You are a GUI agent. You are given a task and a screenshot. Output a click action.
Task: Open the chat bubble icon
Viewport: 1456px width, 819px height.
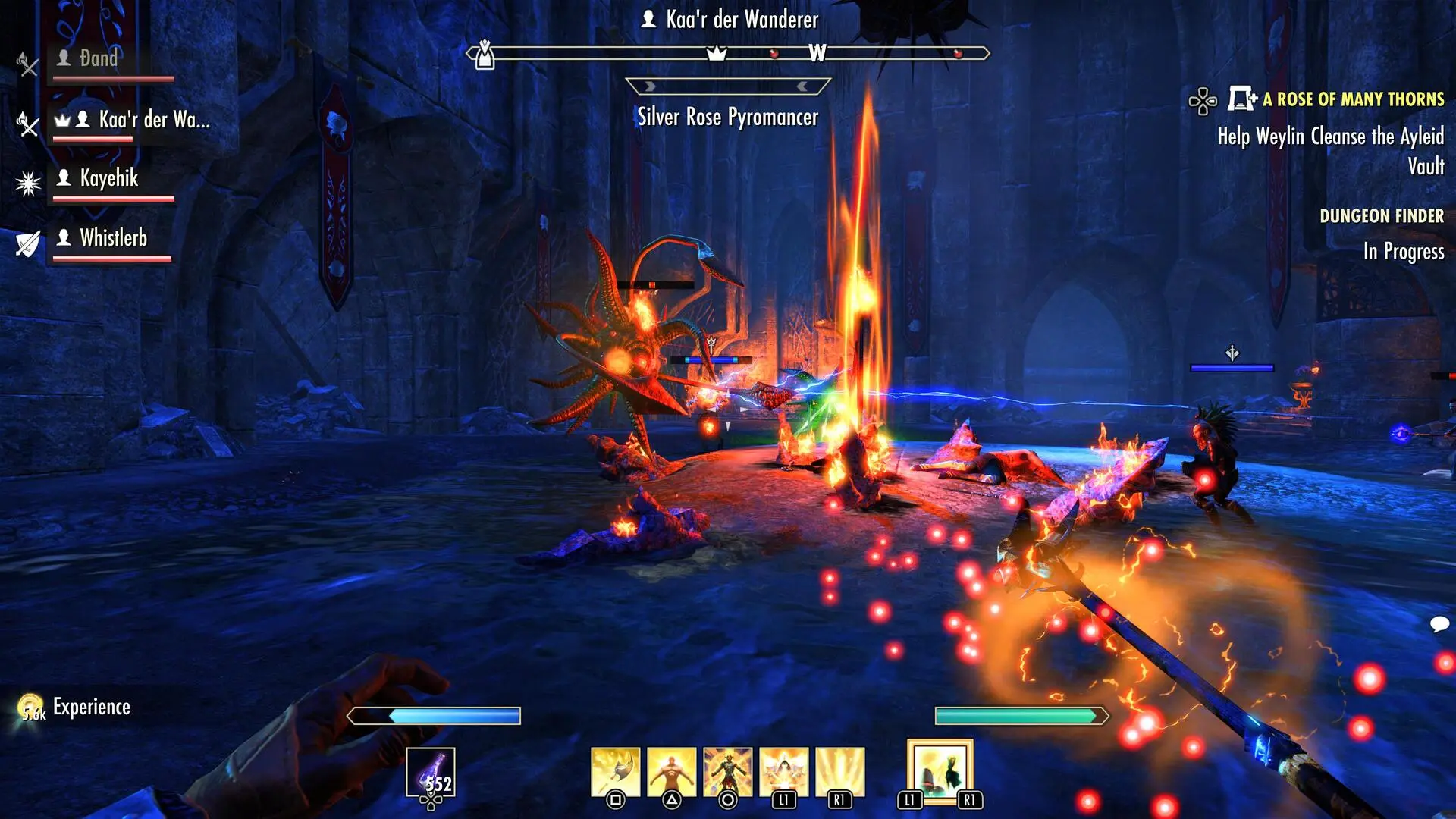[1439, 624]
